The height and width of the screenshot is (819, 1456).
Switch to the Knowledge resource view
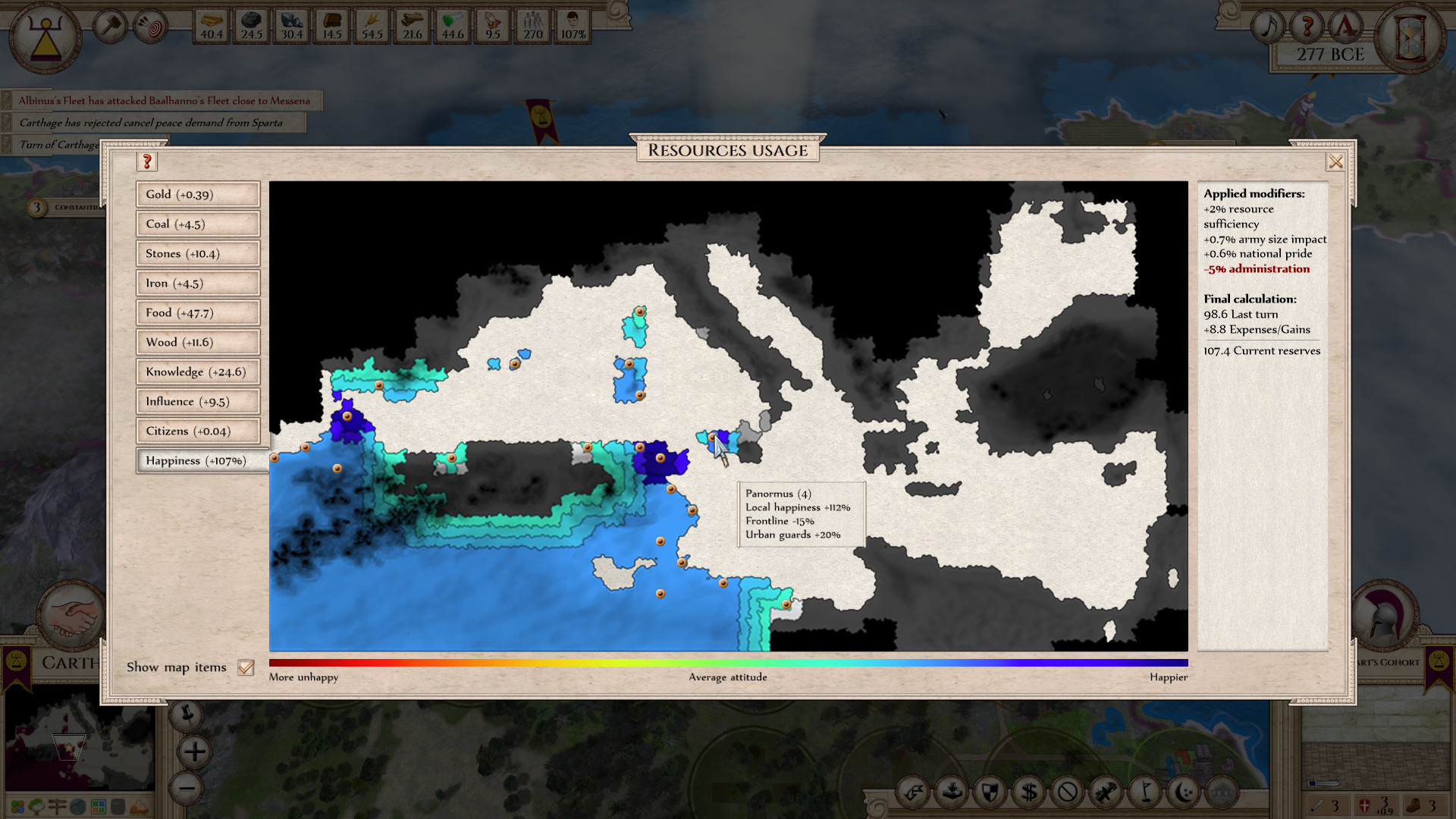tap(197, 372)
